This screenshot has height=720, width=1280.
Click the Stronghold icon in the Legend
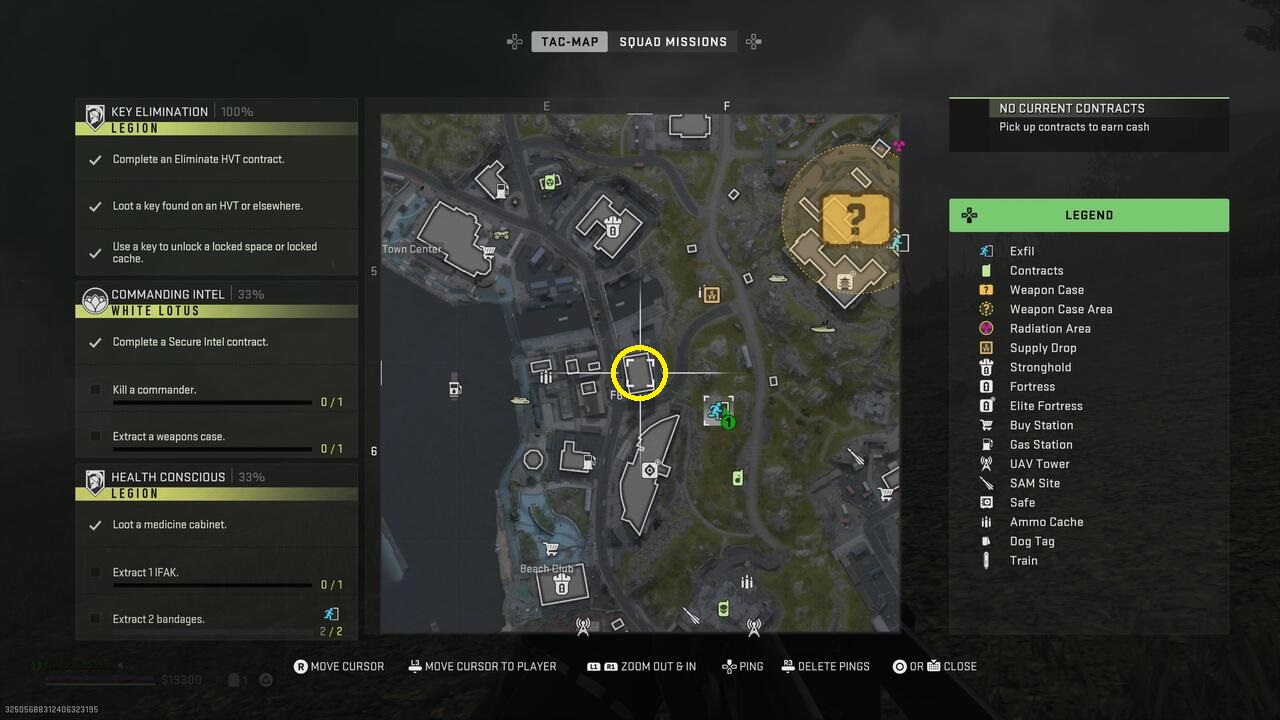pos(985,367)
